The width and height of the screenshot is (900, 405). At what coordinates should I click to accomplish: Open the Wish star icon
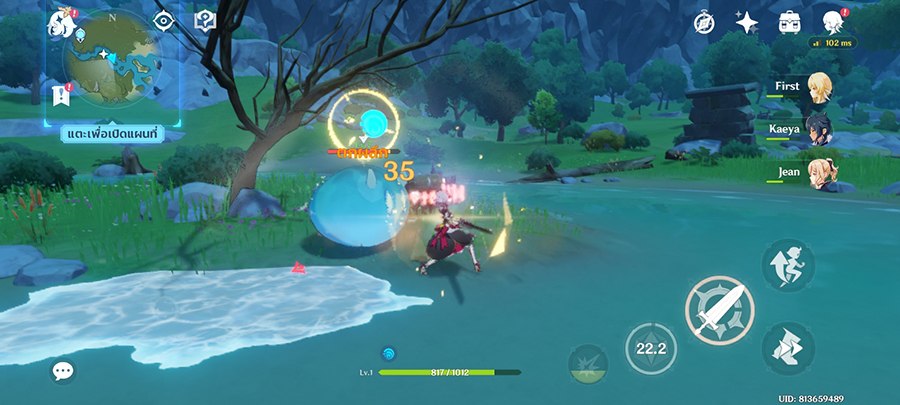click(746, 22)
